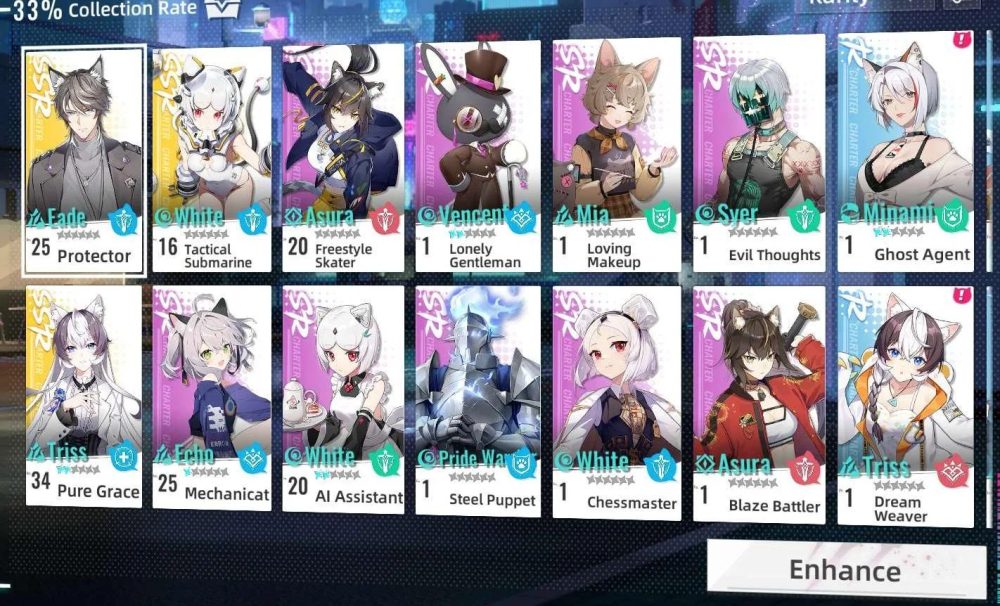Click the Enhance button
Viewport: 1000px width, 606px height.
846,570
